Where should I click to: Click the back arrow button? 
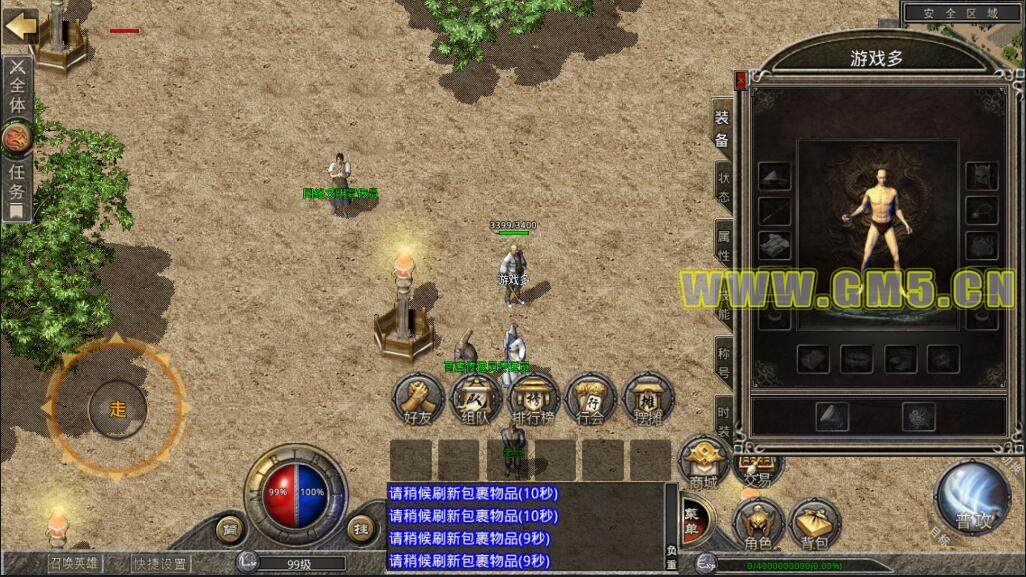(20, 25)
